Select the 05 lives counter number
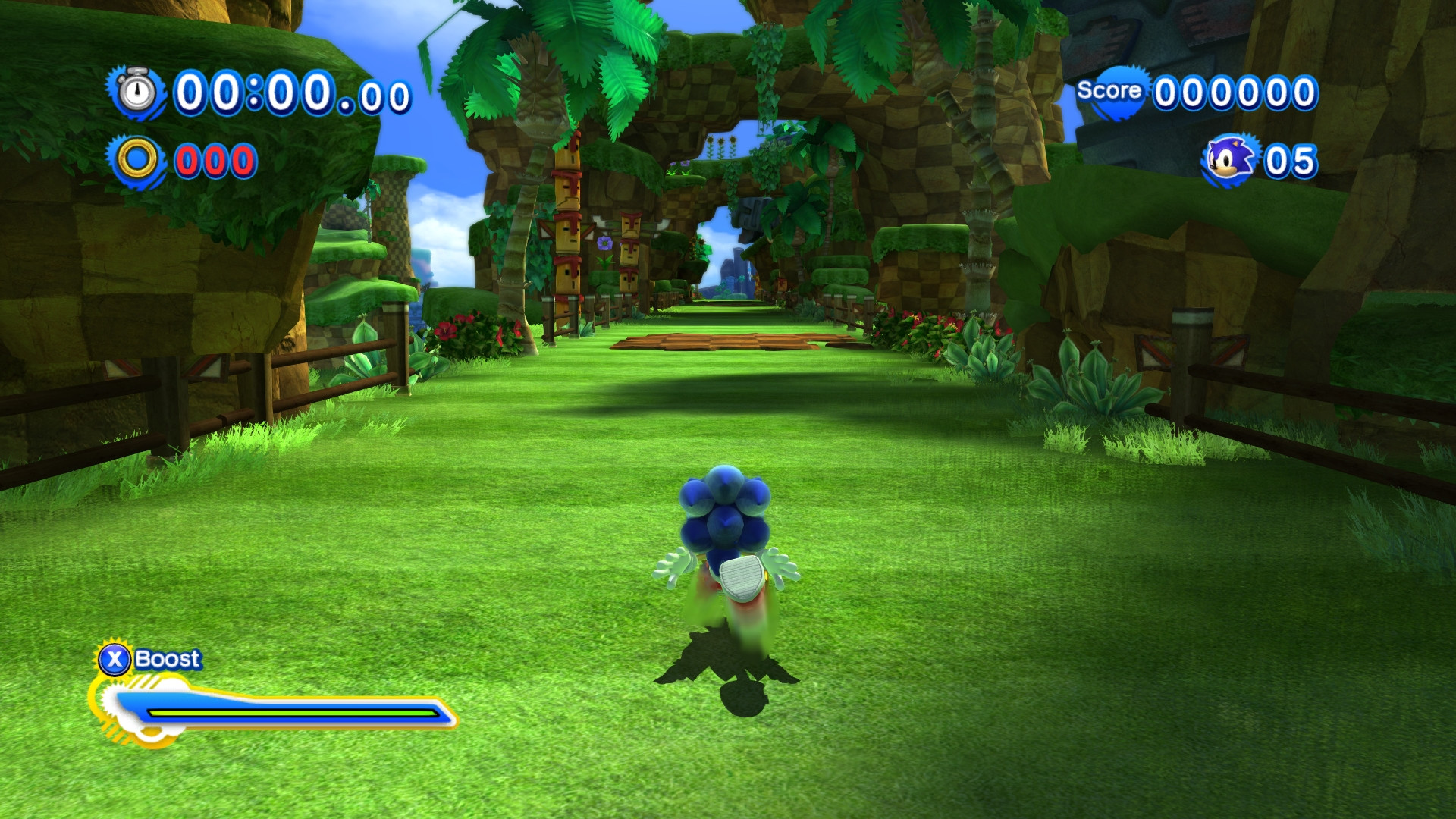 point(1289,159)
